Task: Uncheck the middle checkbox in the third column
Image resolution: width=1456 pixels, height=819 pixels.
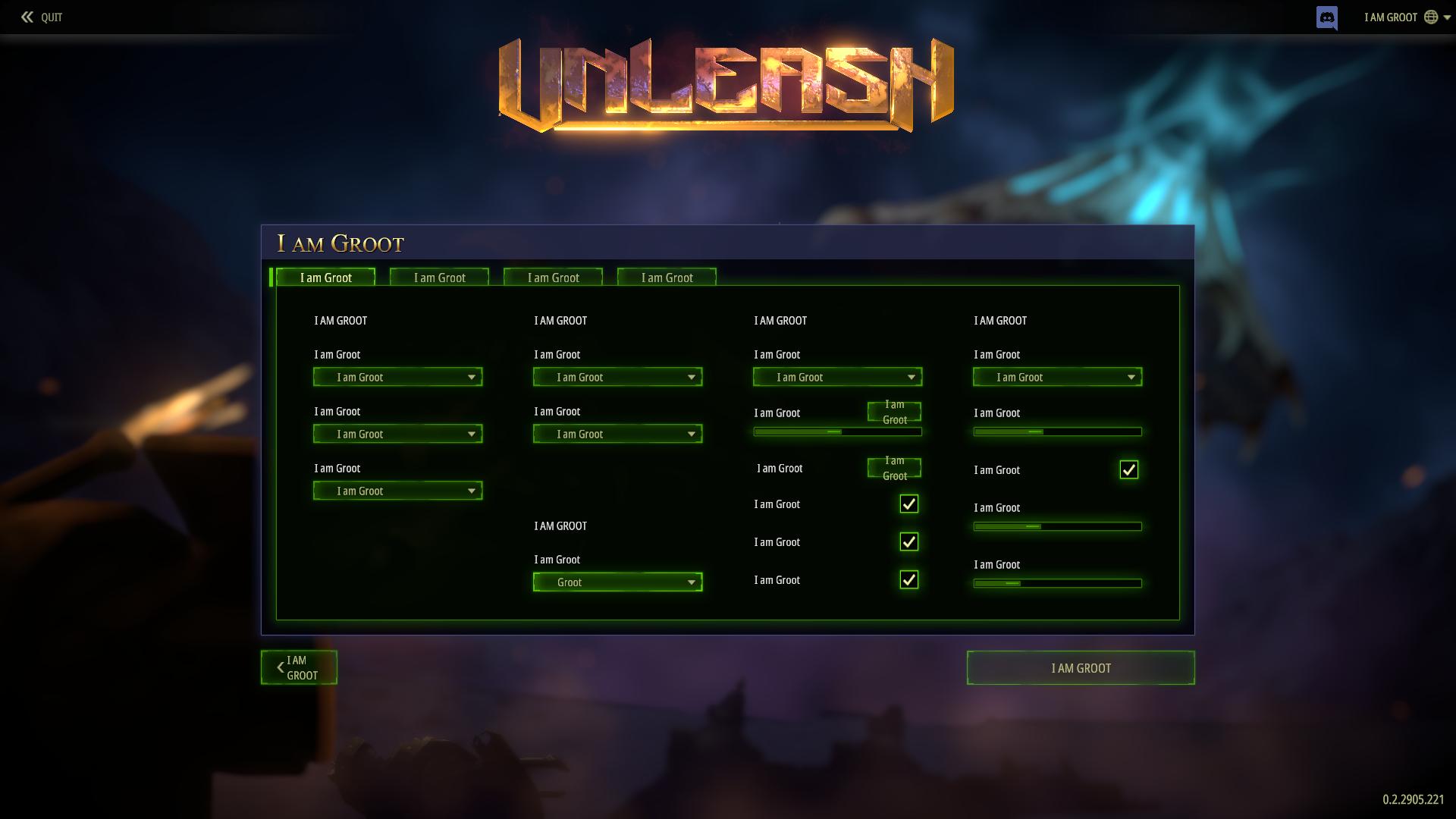Action: [908, 541]
